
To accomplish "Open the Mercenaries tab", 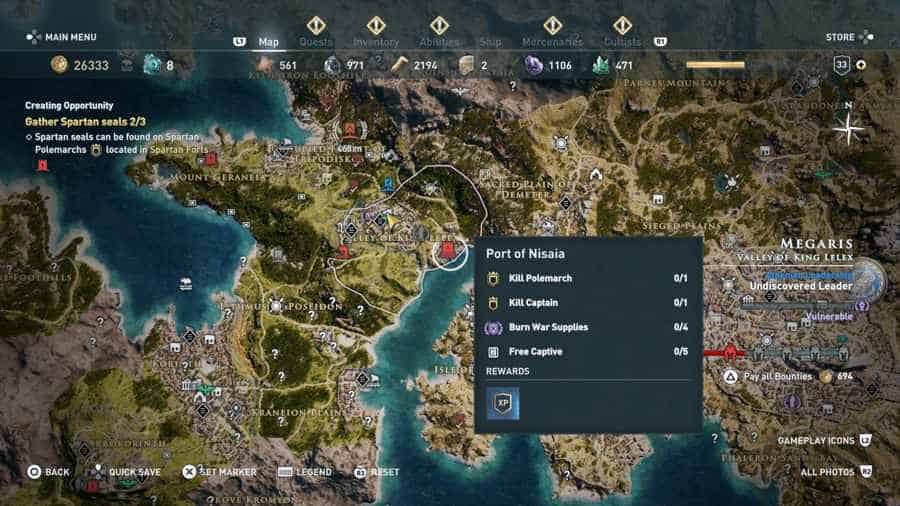I will tap(552, 41).
